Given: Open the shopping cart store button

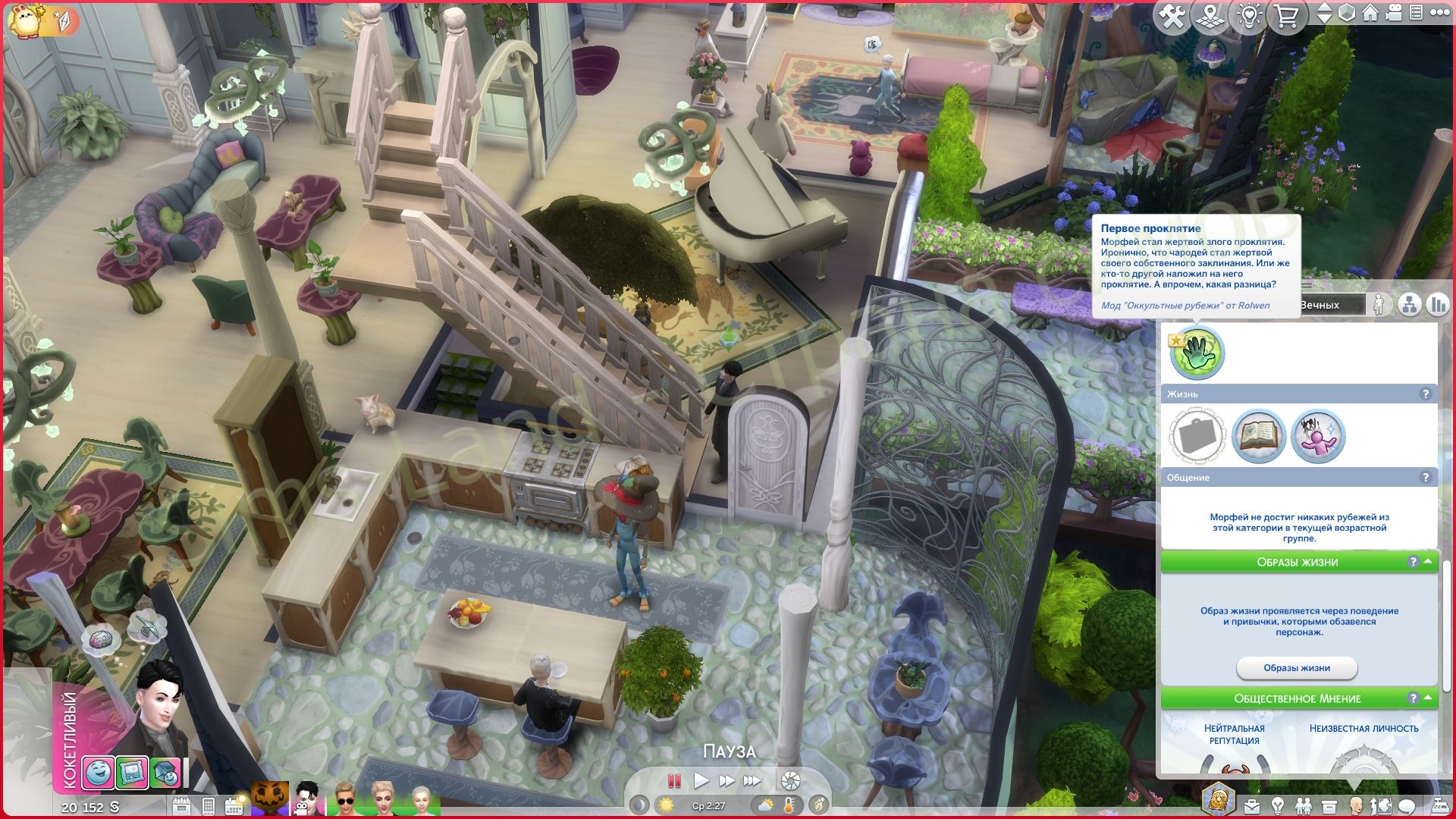Looking at the screenshot, I should tap(1286, 16).
